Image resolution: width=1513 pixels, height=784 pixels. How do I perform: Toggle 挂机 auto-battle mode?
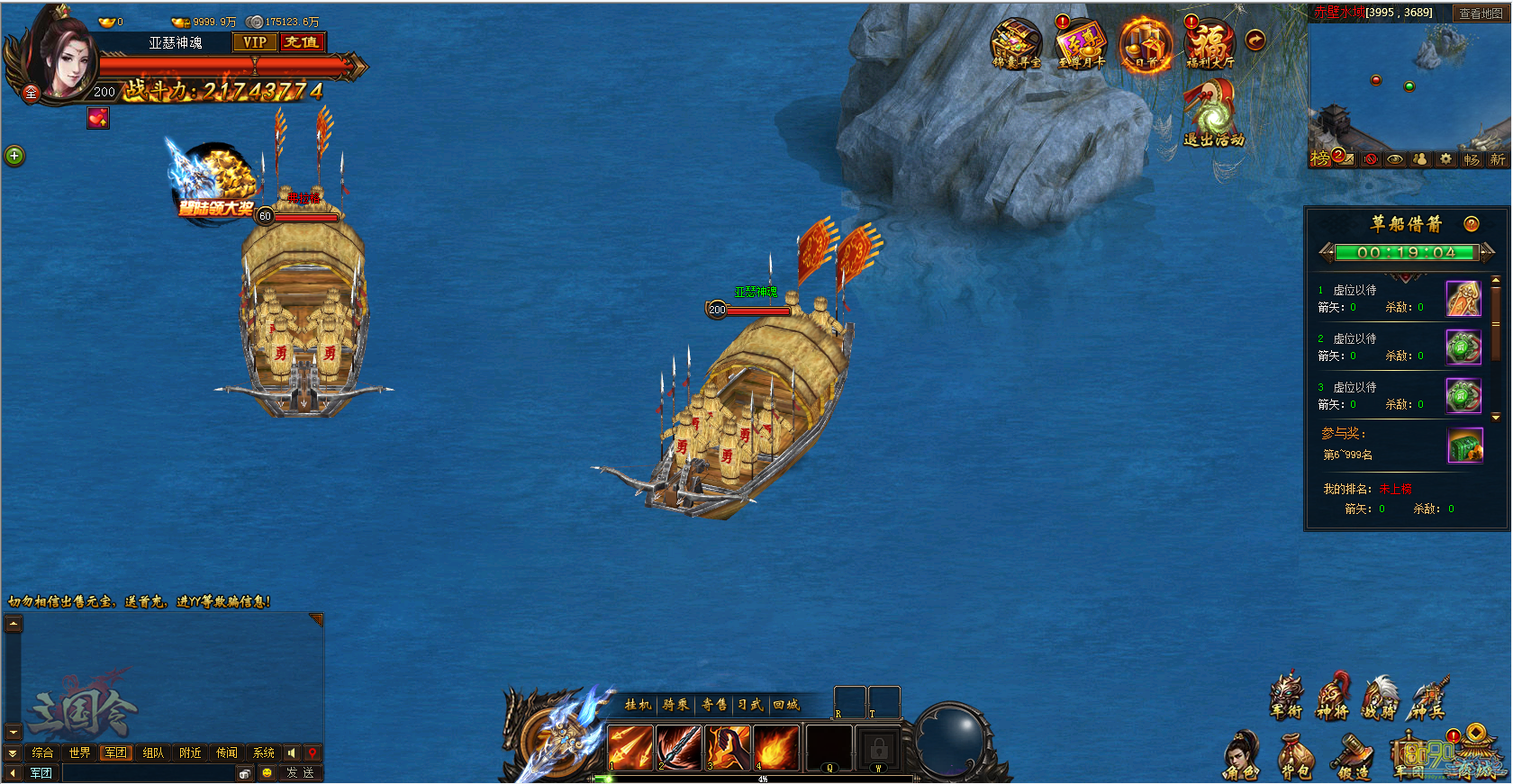click(x=638, y=705)
